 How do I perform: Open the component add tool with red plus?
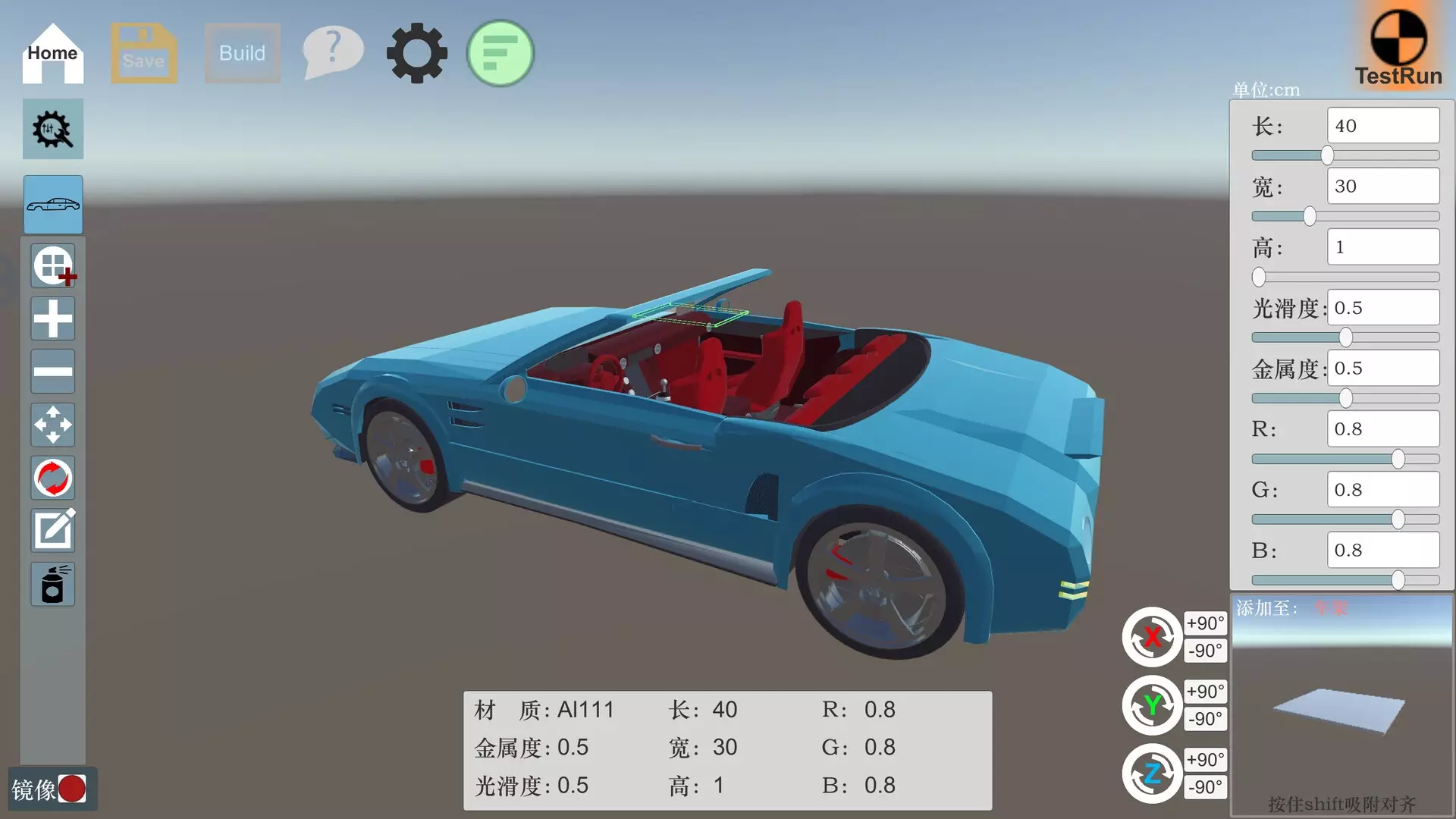52,265
